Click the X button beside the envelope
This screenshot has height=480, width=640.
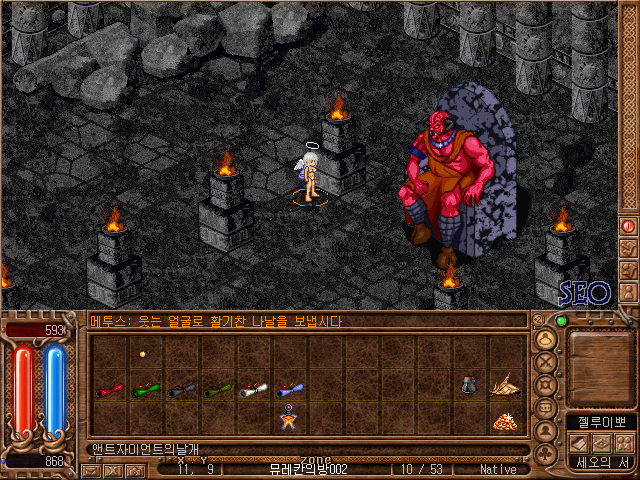click(112, 470)
